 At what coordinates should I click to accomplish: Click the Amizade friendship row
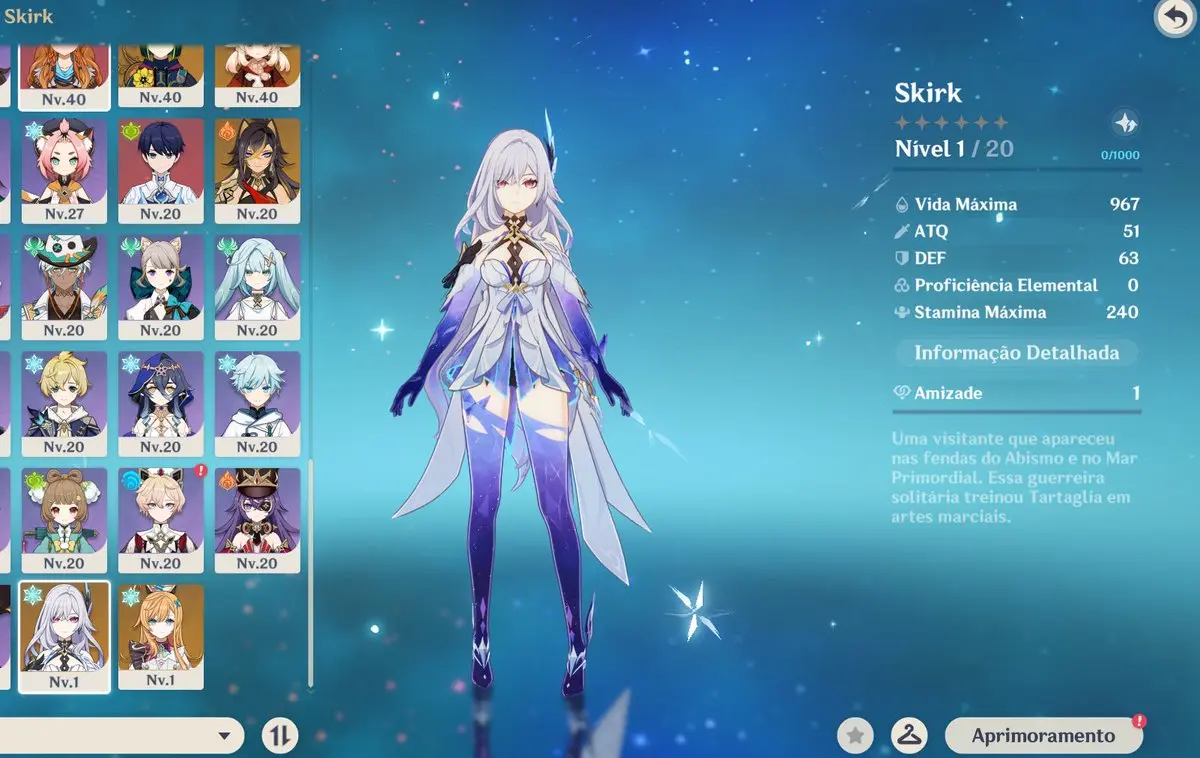pyautogui.click(x=1016, y=393)
